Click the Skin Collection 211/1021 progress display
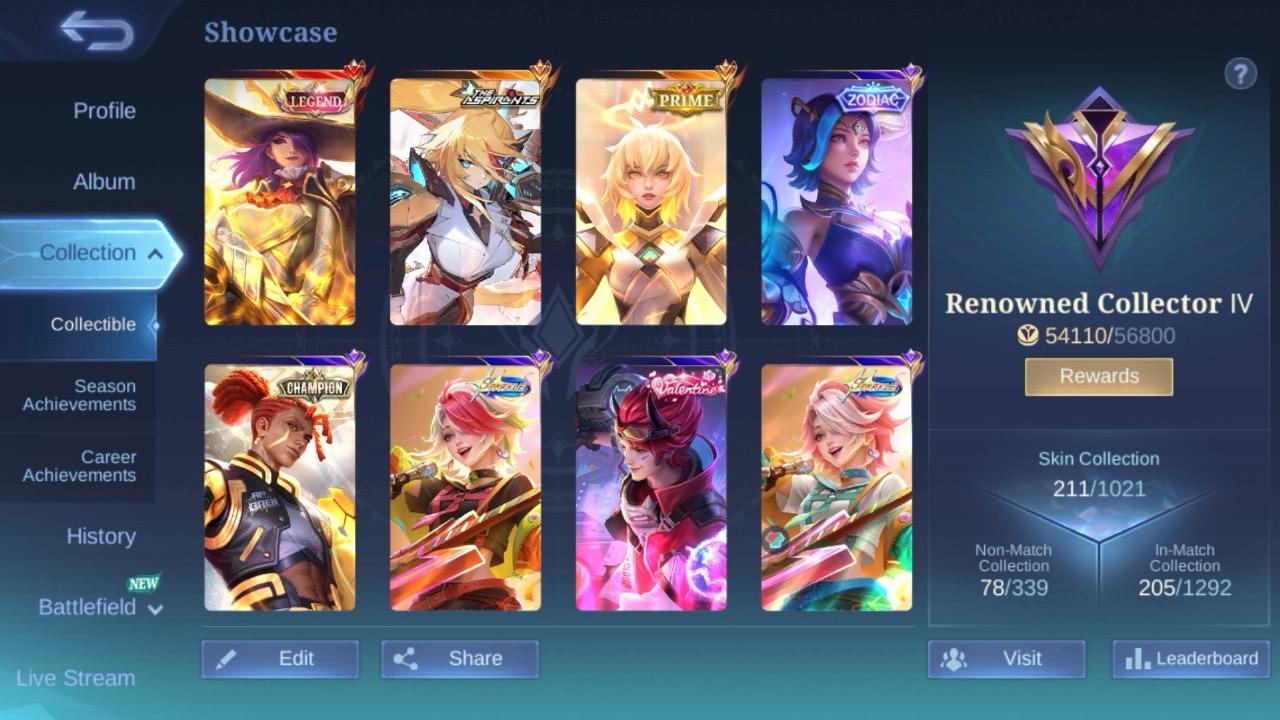 1096,474
